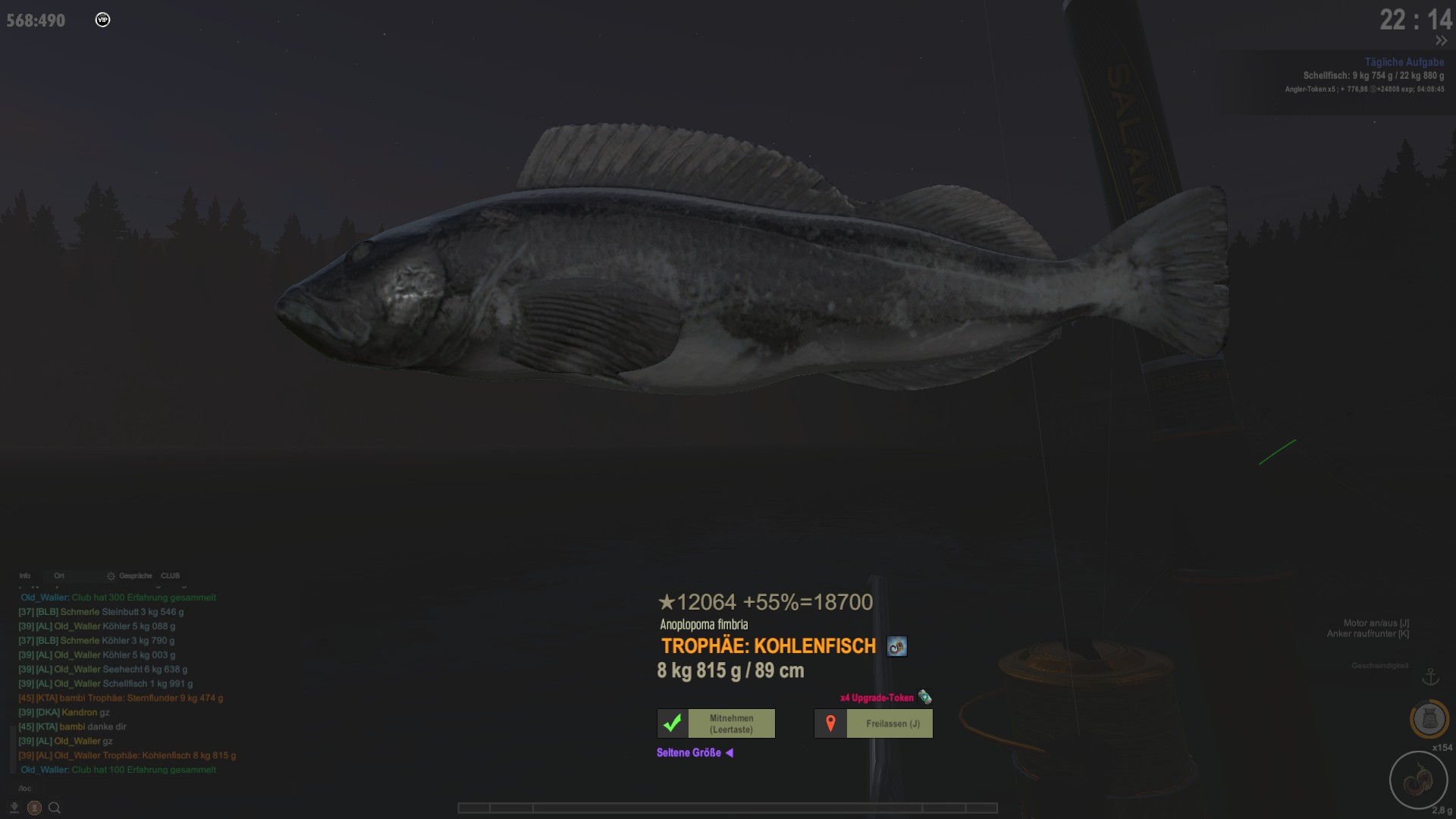Click the x4 Upgrade-Token reward icon
1456x819 pixels.
pyautogui.click(x=924, y=697)
